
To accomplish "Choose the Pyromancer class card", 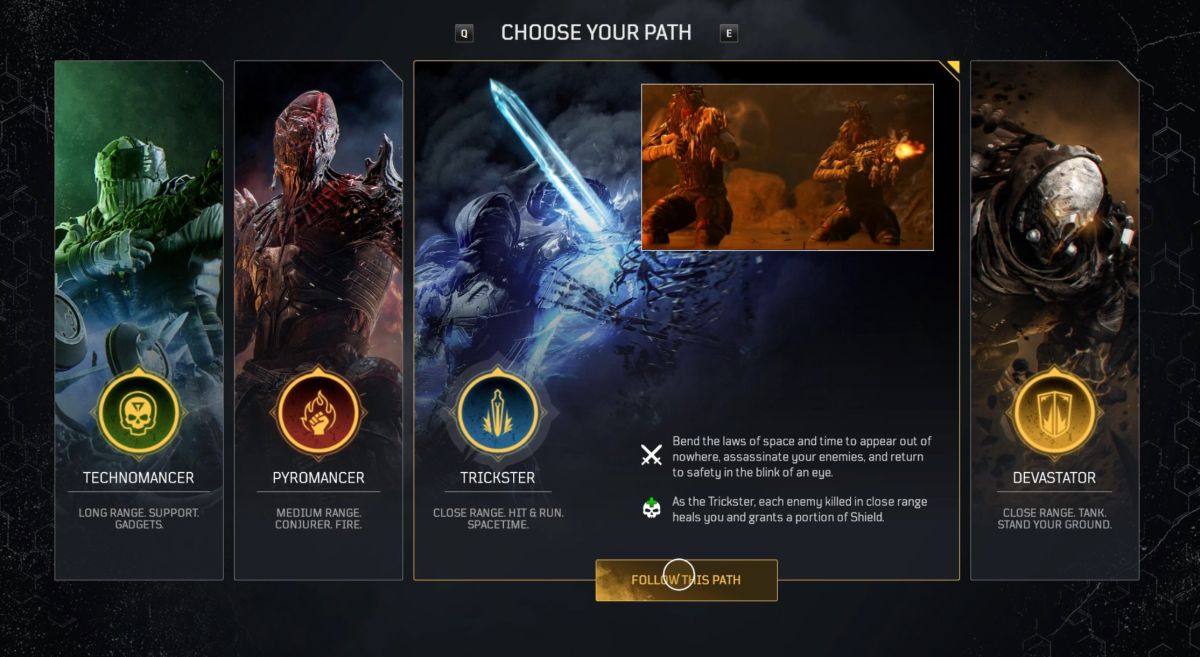I will [318, 320].
